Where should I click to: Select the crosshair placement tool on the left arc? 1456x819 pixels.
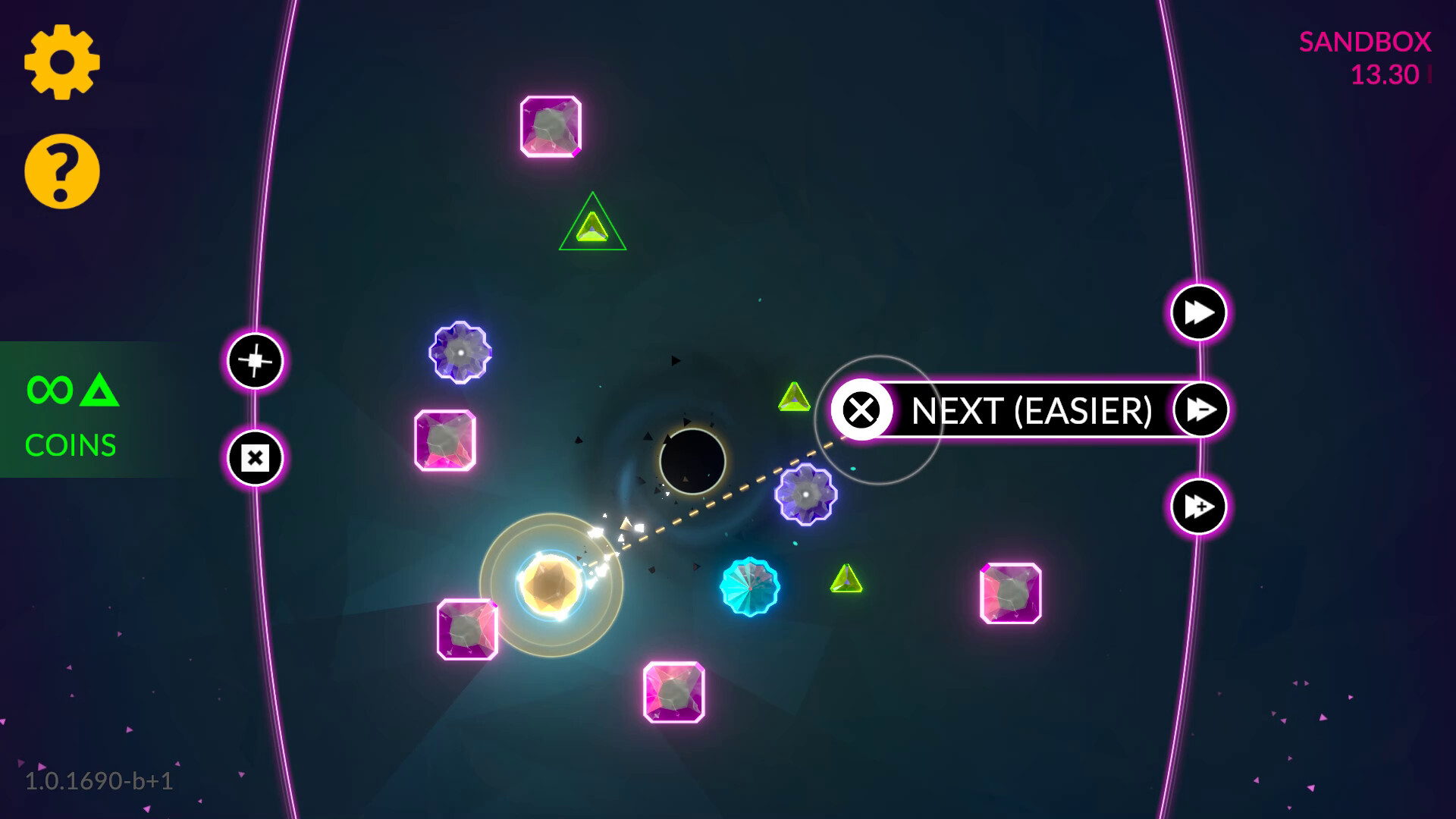pyautogui.click(x=255, y=362)
